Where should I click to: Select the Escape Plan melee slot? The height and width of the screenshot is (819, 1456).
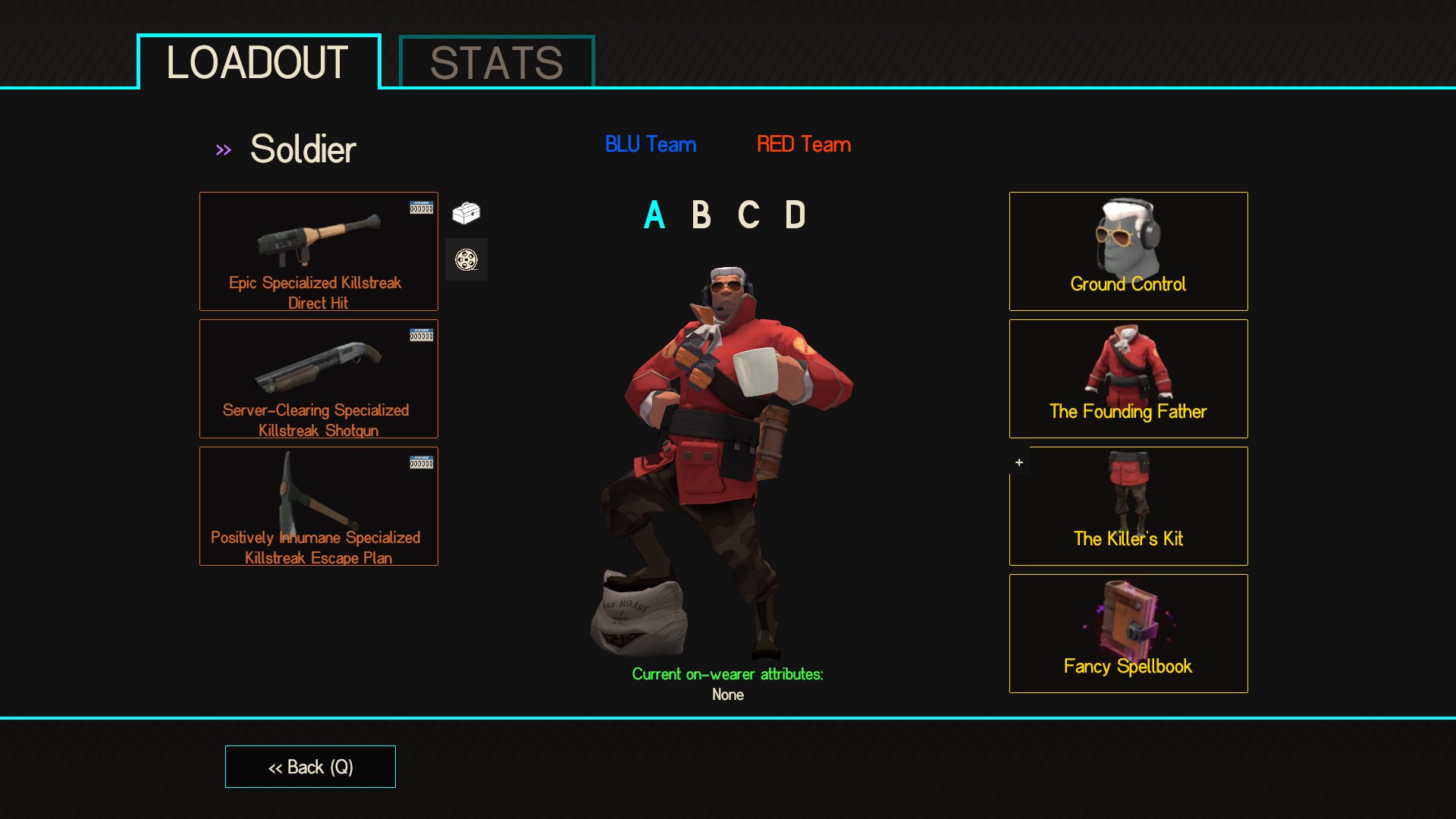[318, 506]
